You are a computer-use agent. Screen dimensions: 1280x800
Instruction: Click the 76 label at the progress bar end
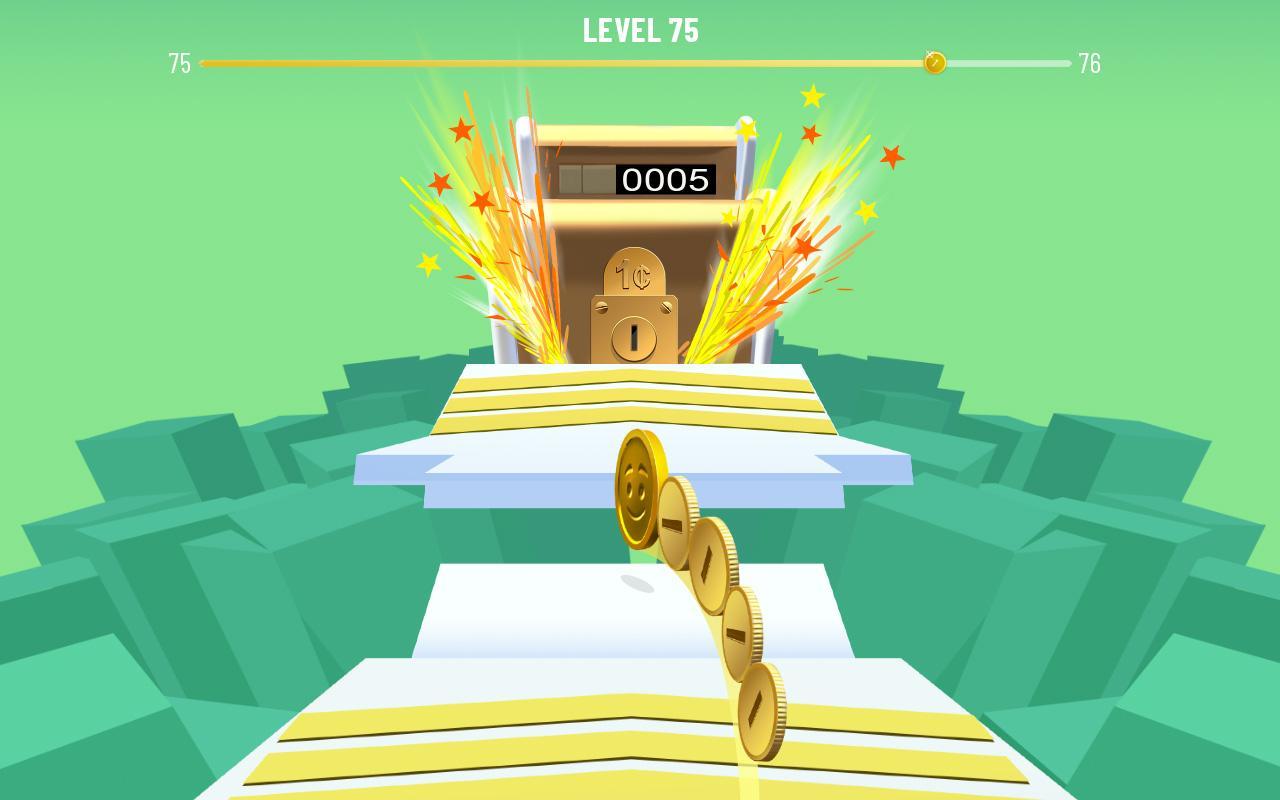[1090, 62]
